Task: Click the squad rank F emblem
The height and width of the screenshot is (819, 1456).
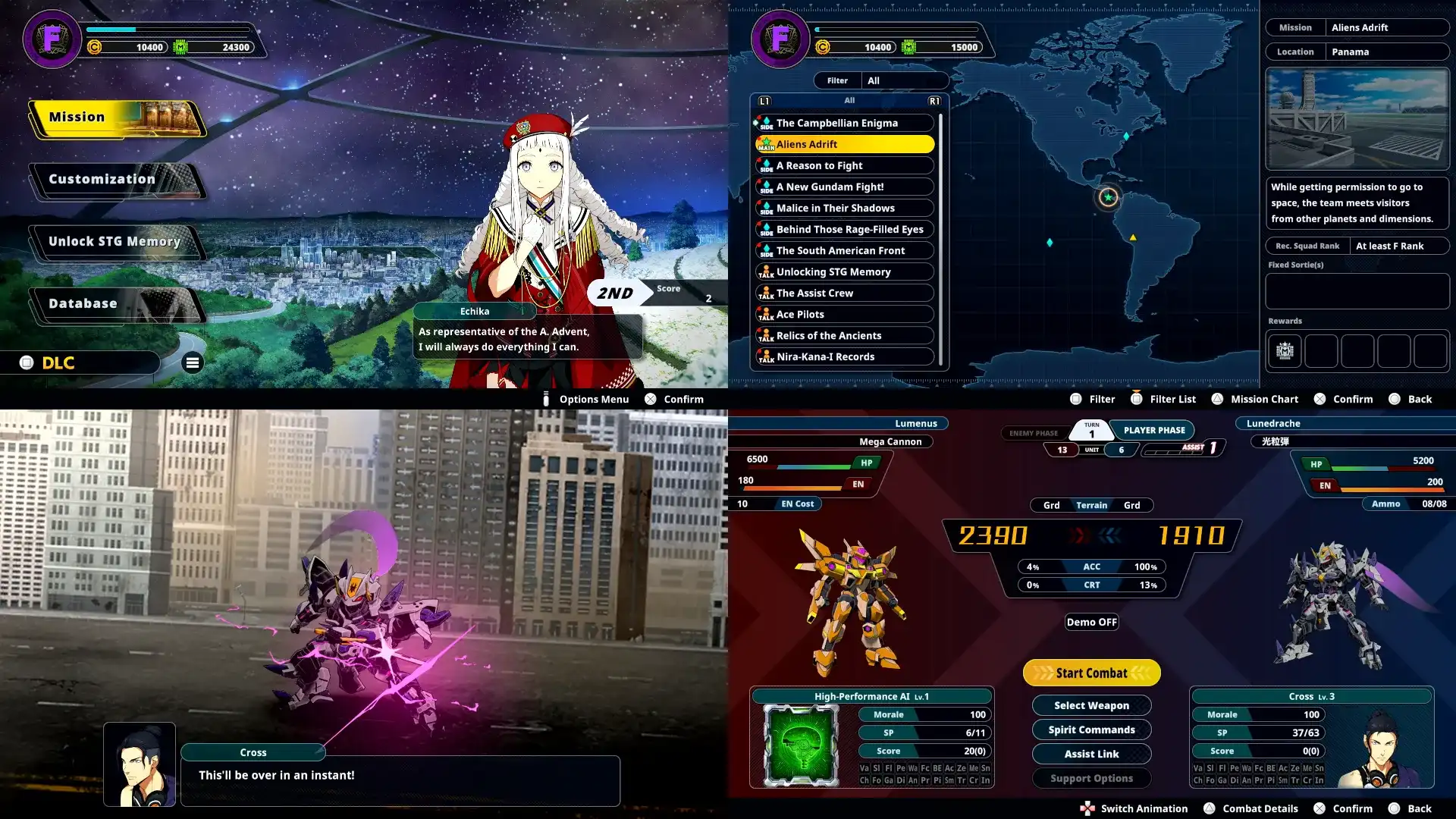Action: point(52,39)
